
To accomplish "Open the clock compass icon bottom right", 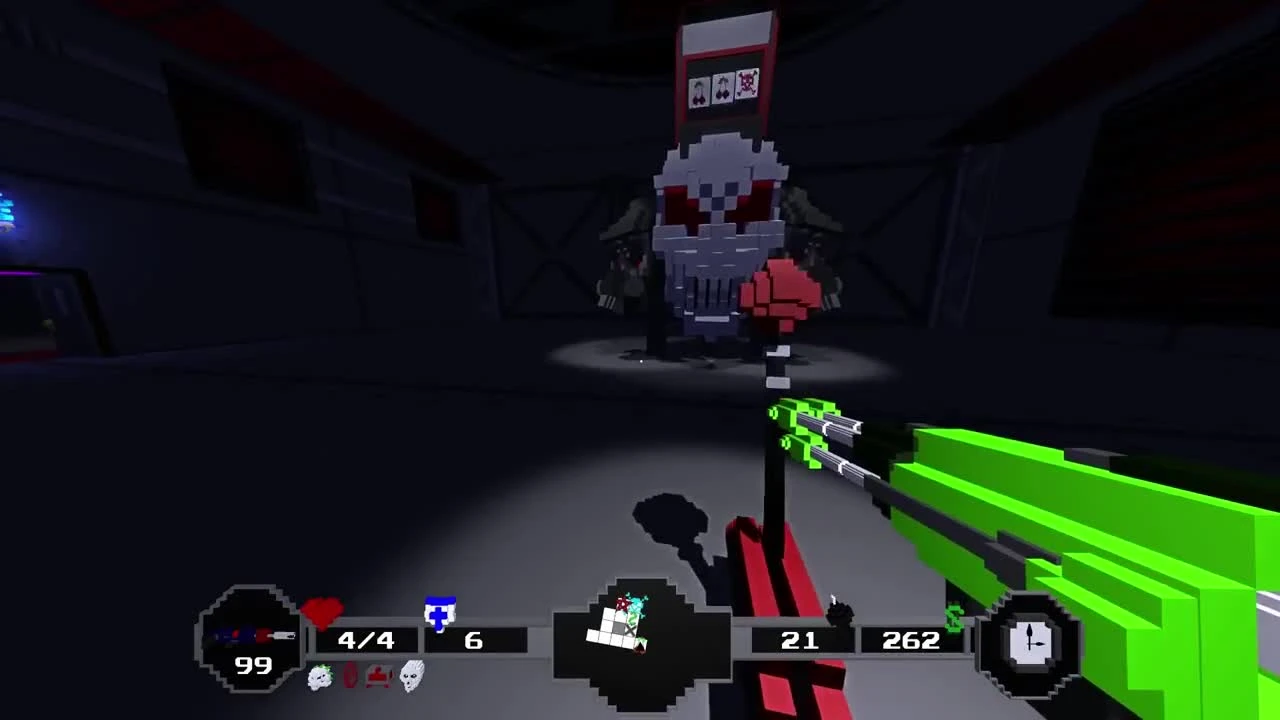I will [x=1030, y=640].
